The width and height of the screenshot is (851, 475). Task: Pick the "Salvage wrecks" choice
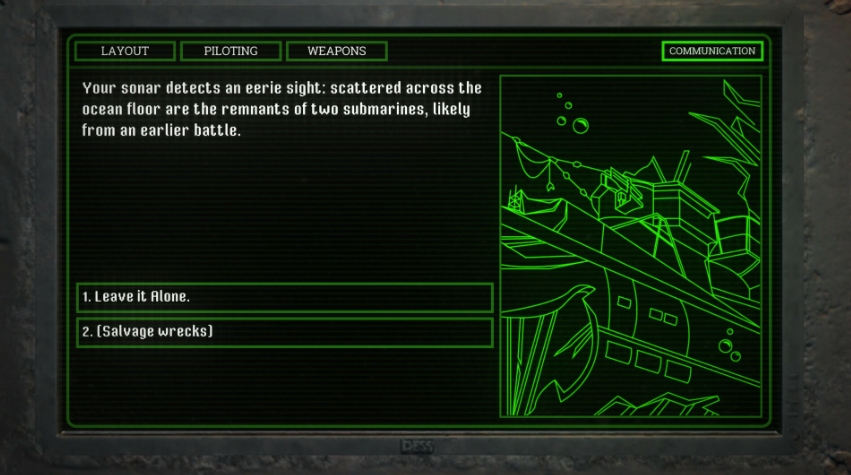pyautogui.click(x=285, y=332)
